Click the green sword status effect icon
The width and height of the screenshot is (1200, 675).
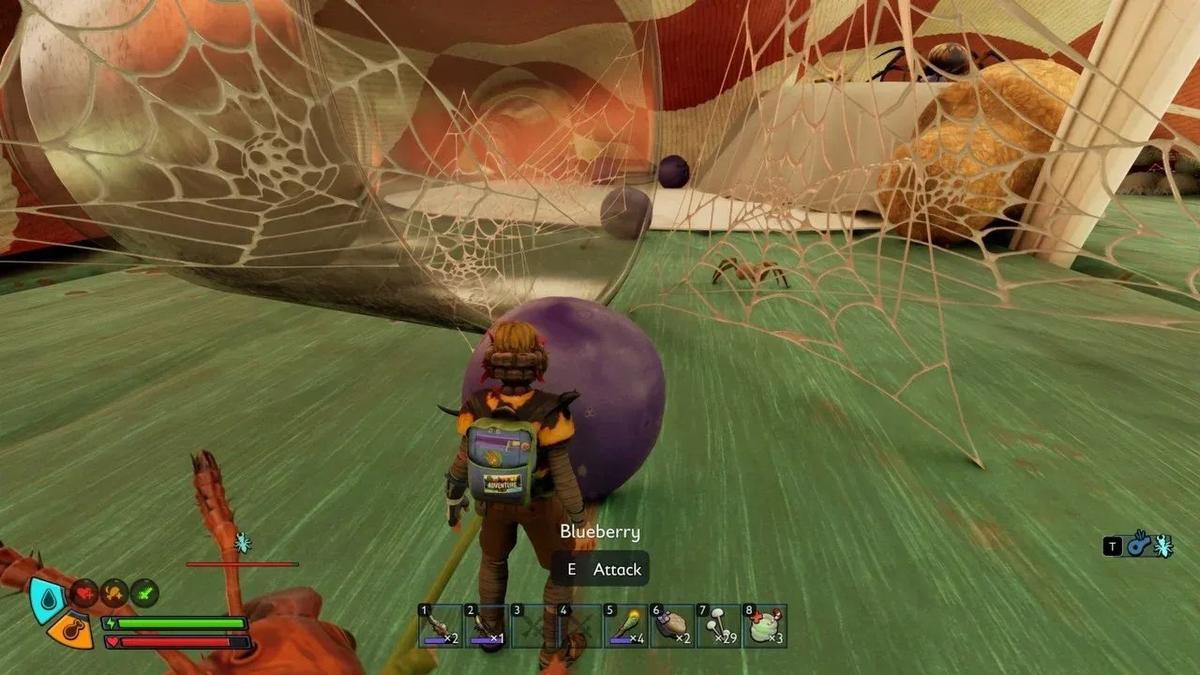tap(144, 593)
